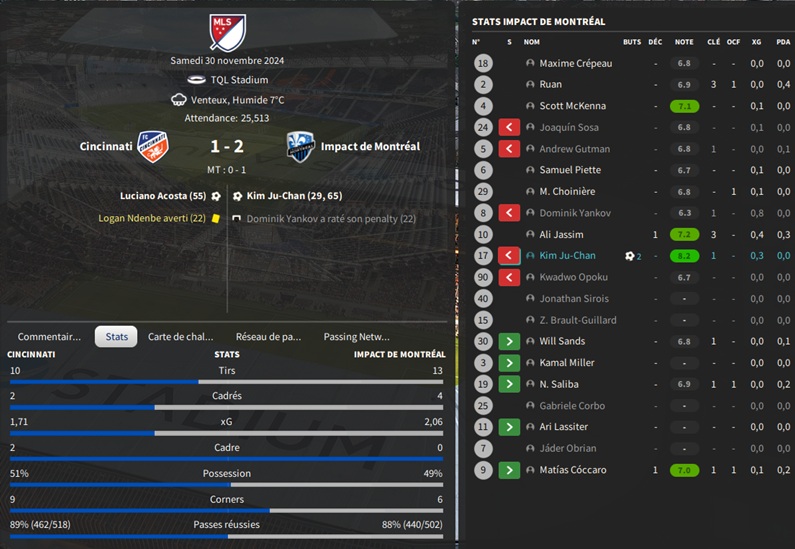This screenshot has height=549, width=795.
Task: Select Samuel Piette from the squad list
Action: coord(570,170)
